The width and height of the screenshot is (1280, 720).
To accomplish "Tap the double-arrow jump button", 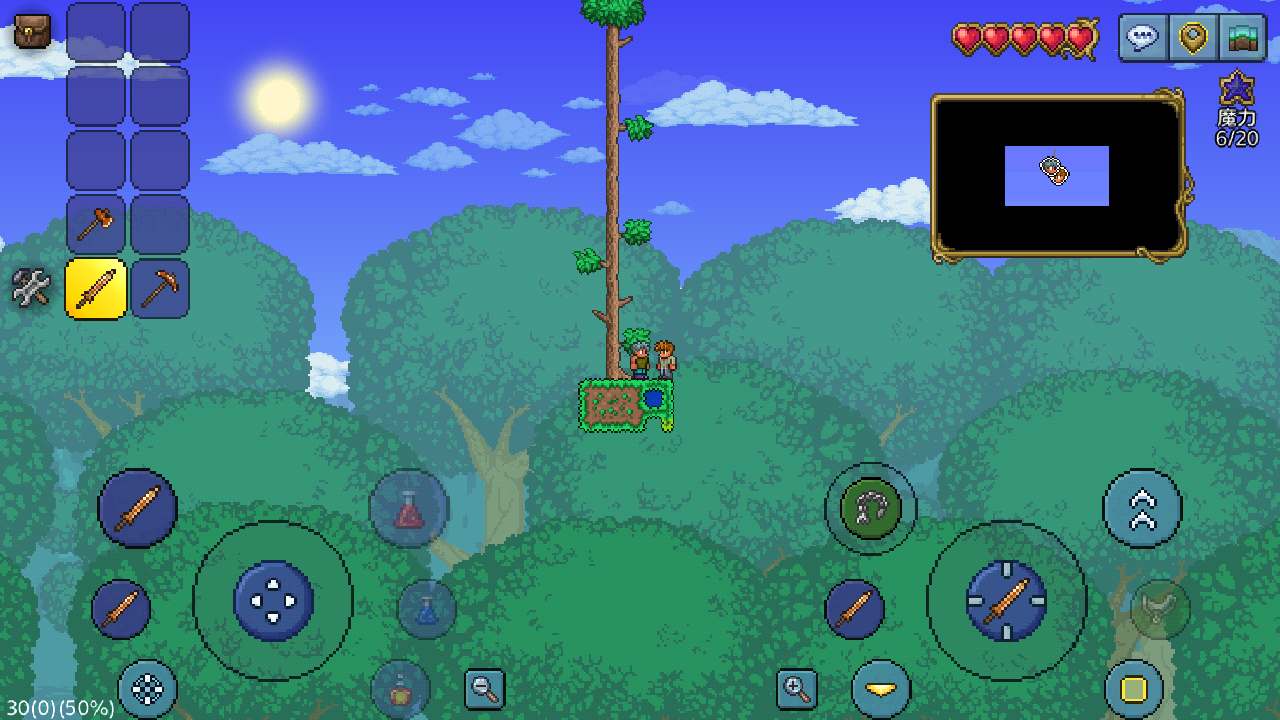I will coord(1142,509).
